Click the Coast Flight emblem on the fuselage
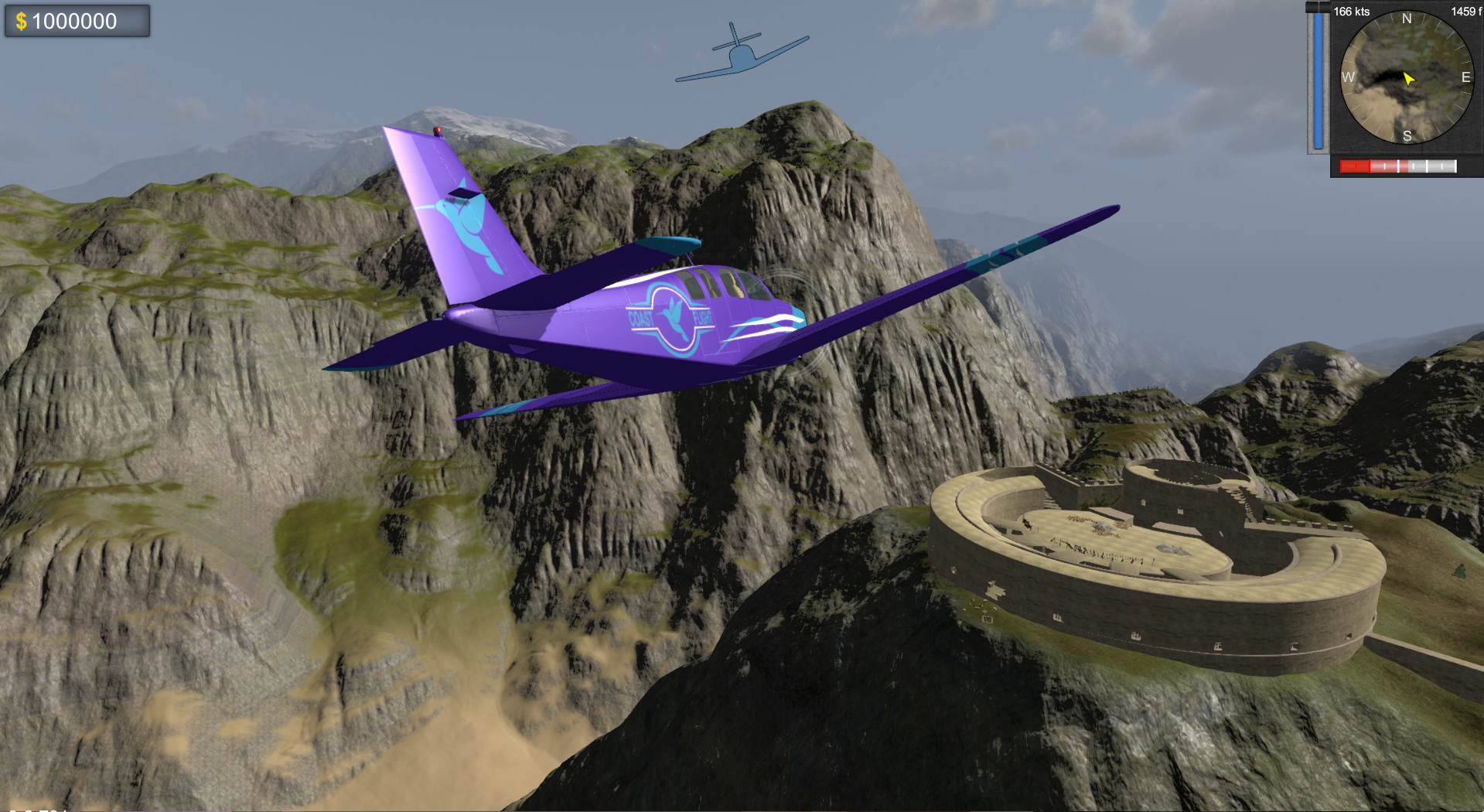Screen dimensions: 1484x812 (671, 316)
